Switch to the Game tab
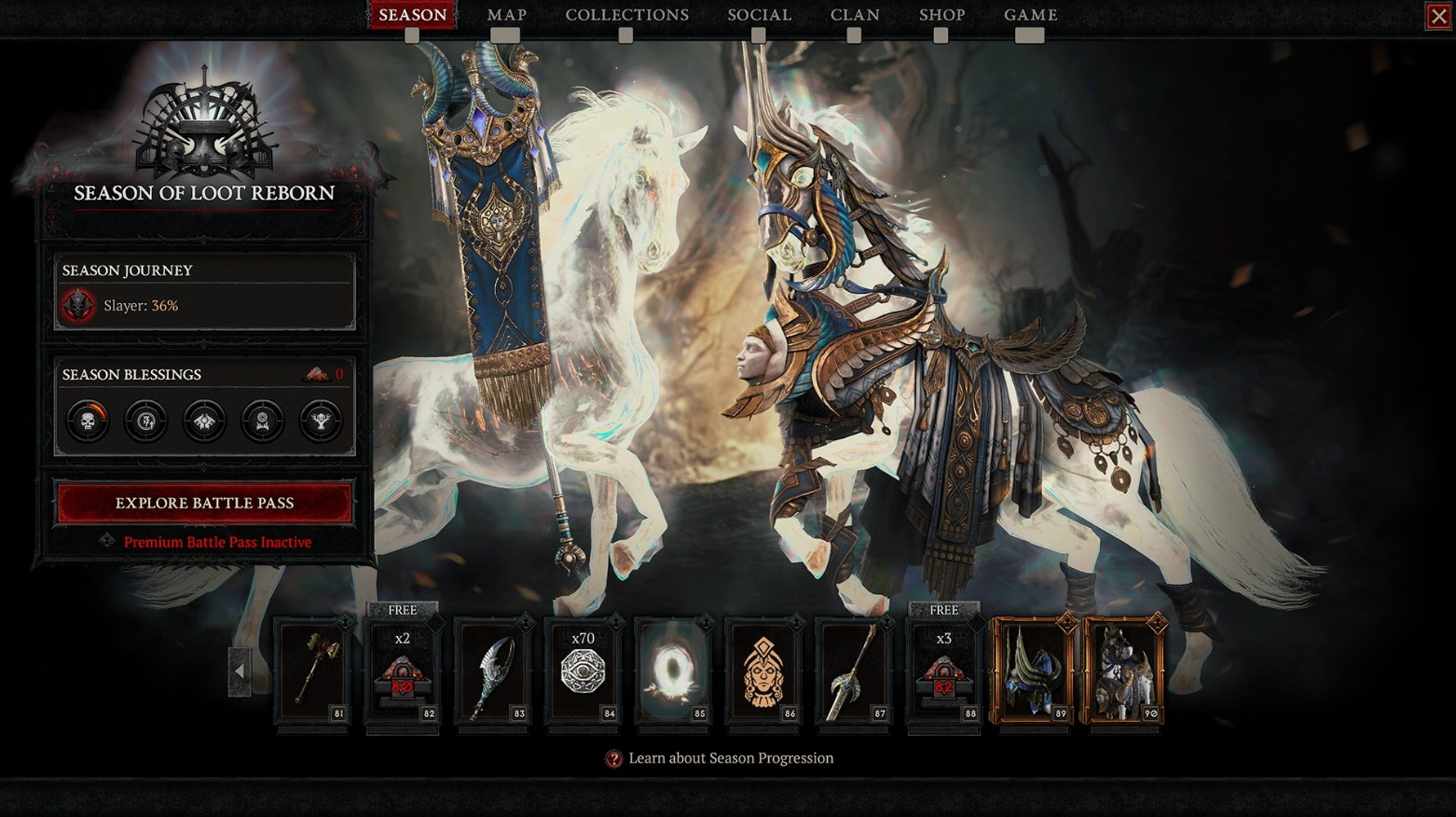Screen dimensions: 1456x817 1030,15
